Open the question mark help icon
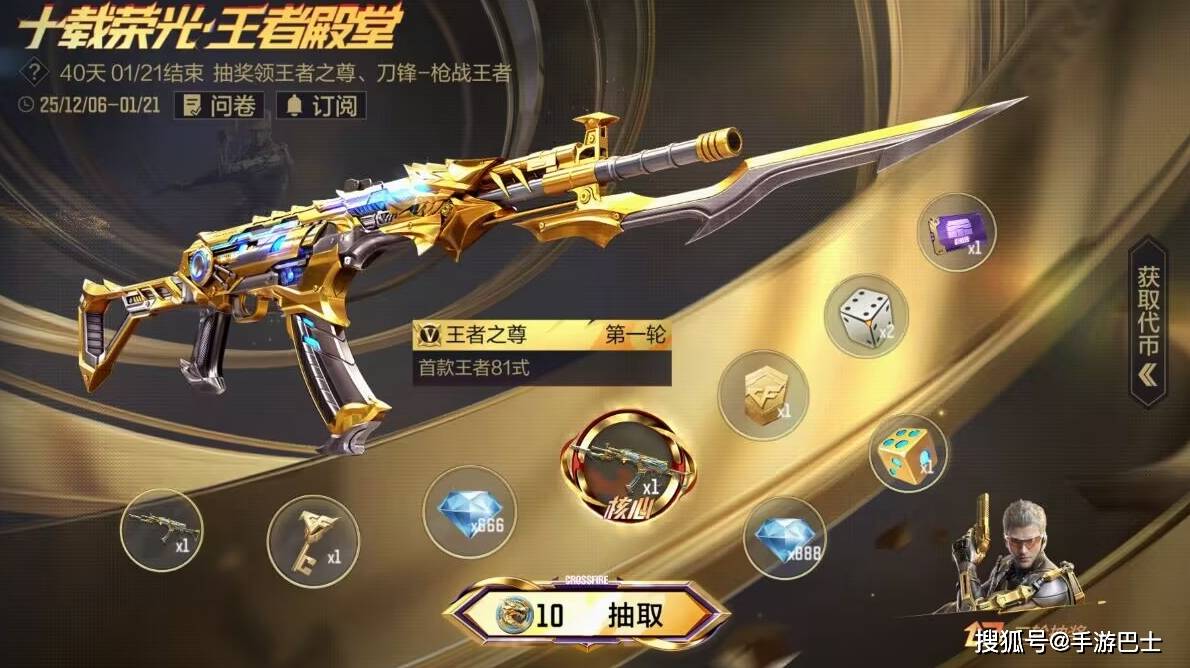This screenshot has width=1190, height=668. (x=36, y=73)
